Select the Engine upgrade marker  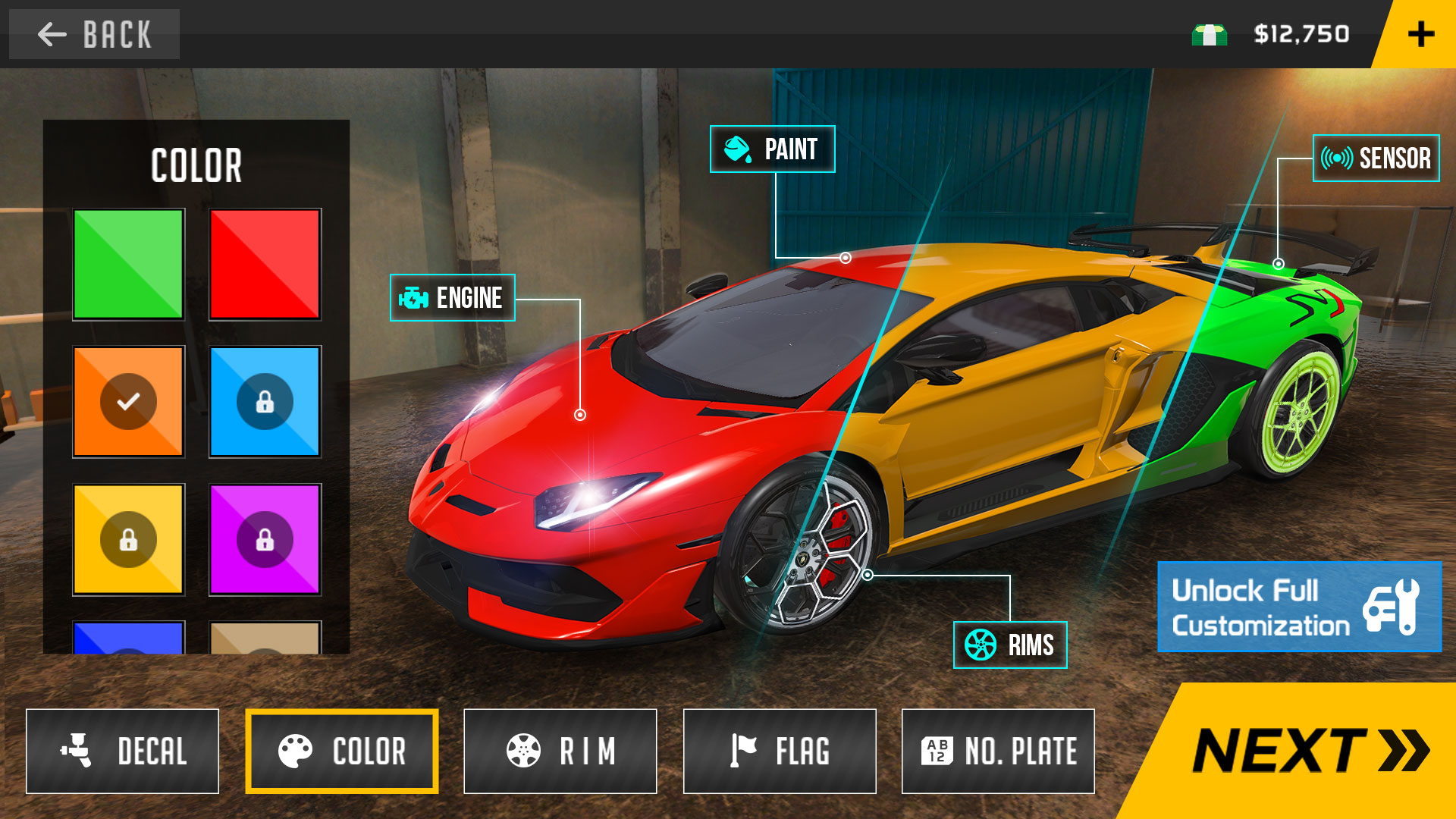452,298
